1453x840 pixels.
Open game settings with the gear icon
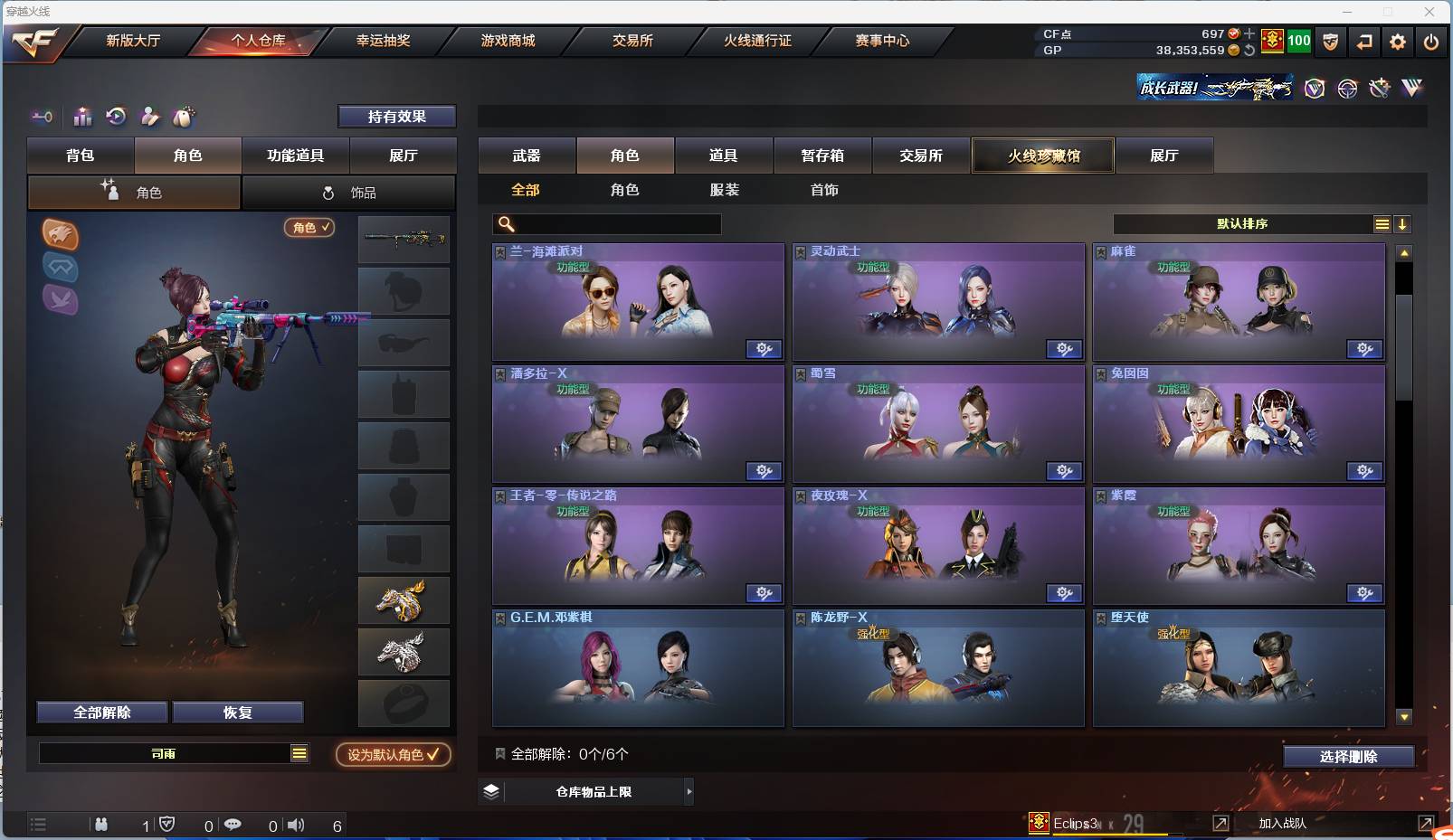pos(1398,42)
